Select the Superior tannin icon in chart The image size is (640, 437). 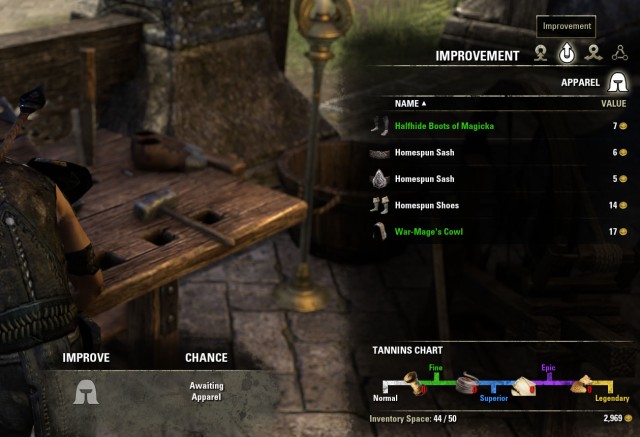click(x=466, y=381)
